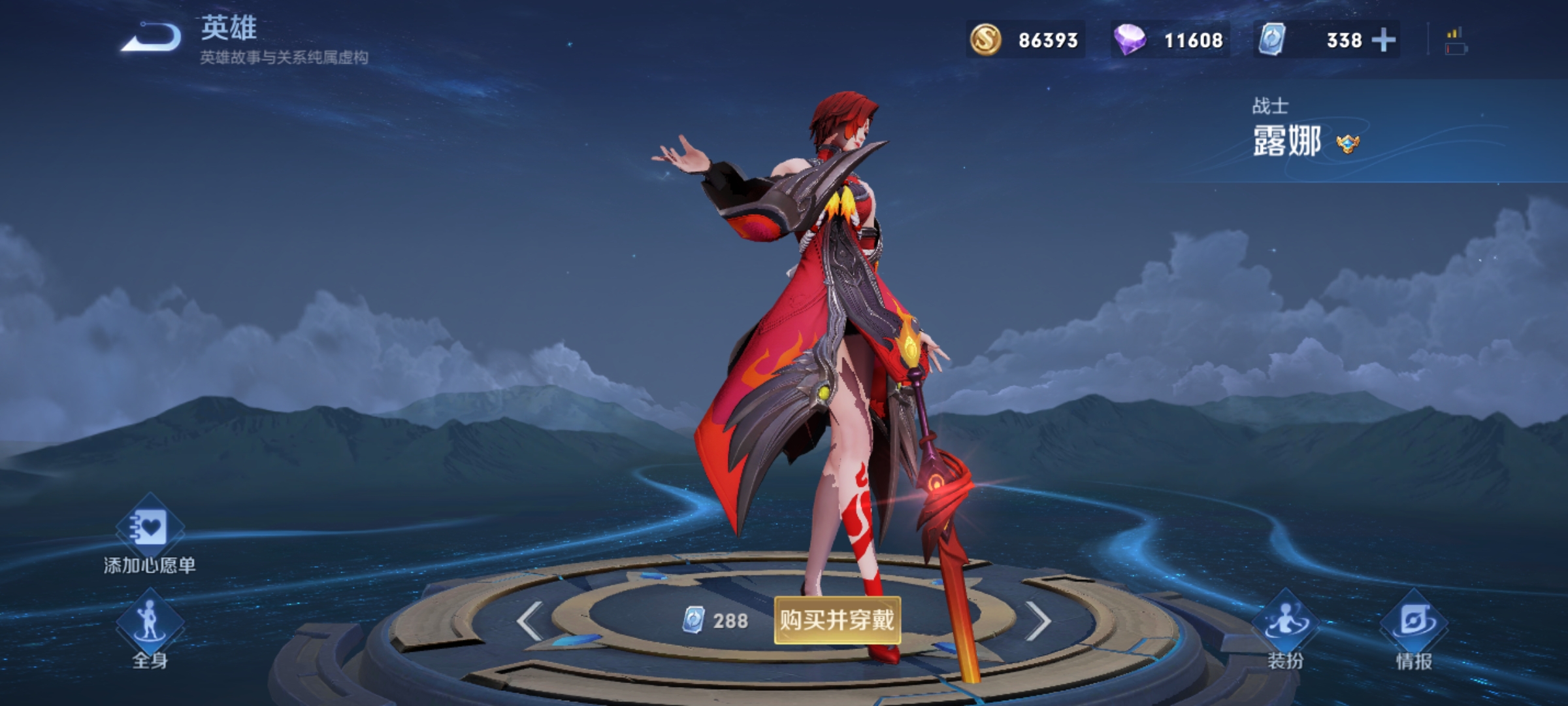Show the previous skin with left arrow

click(529, 620)
